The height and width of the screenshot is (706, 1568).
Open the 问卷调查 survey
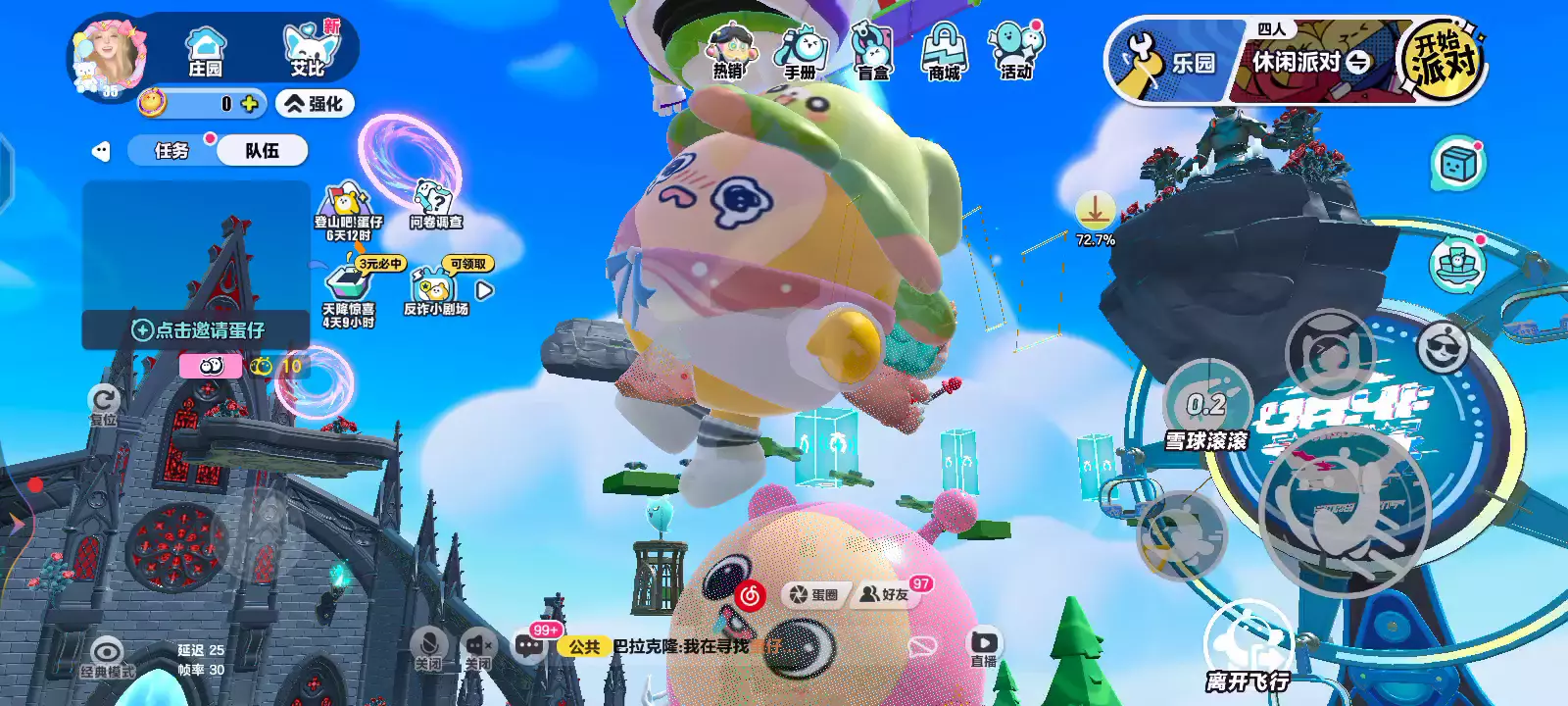pos(435,207)
